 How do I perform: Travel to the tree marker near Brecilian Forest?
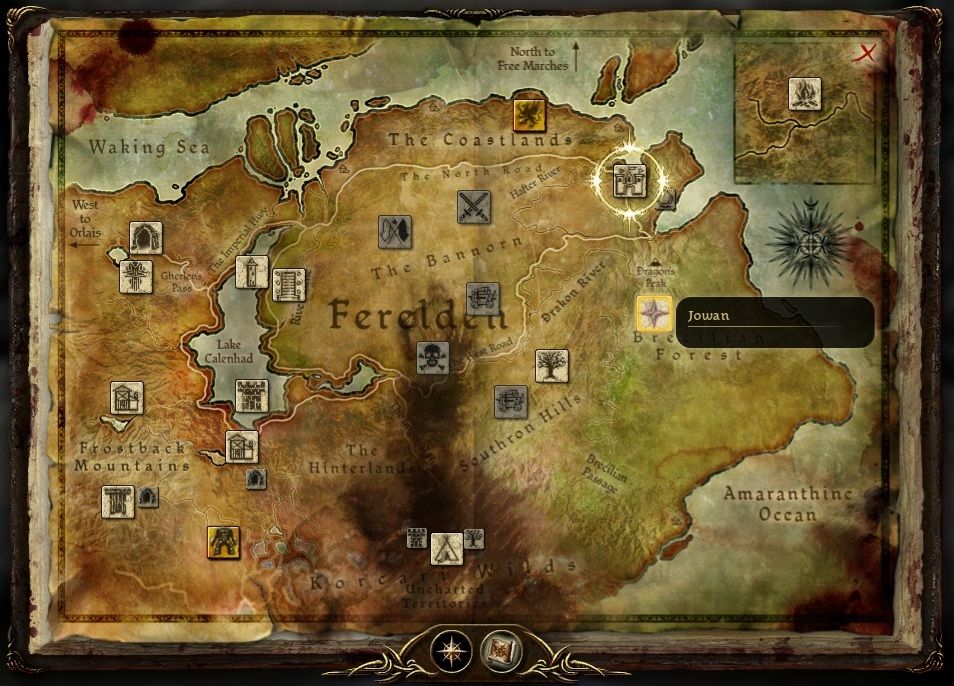551,366
